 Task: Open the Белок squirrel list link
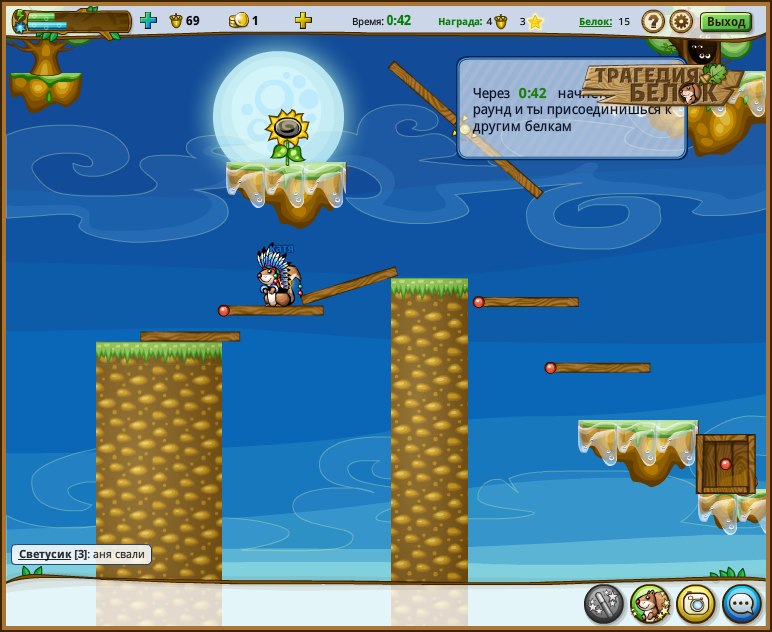[x=595, y=21]
